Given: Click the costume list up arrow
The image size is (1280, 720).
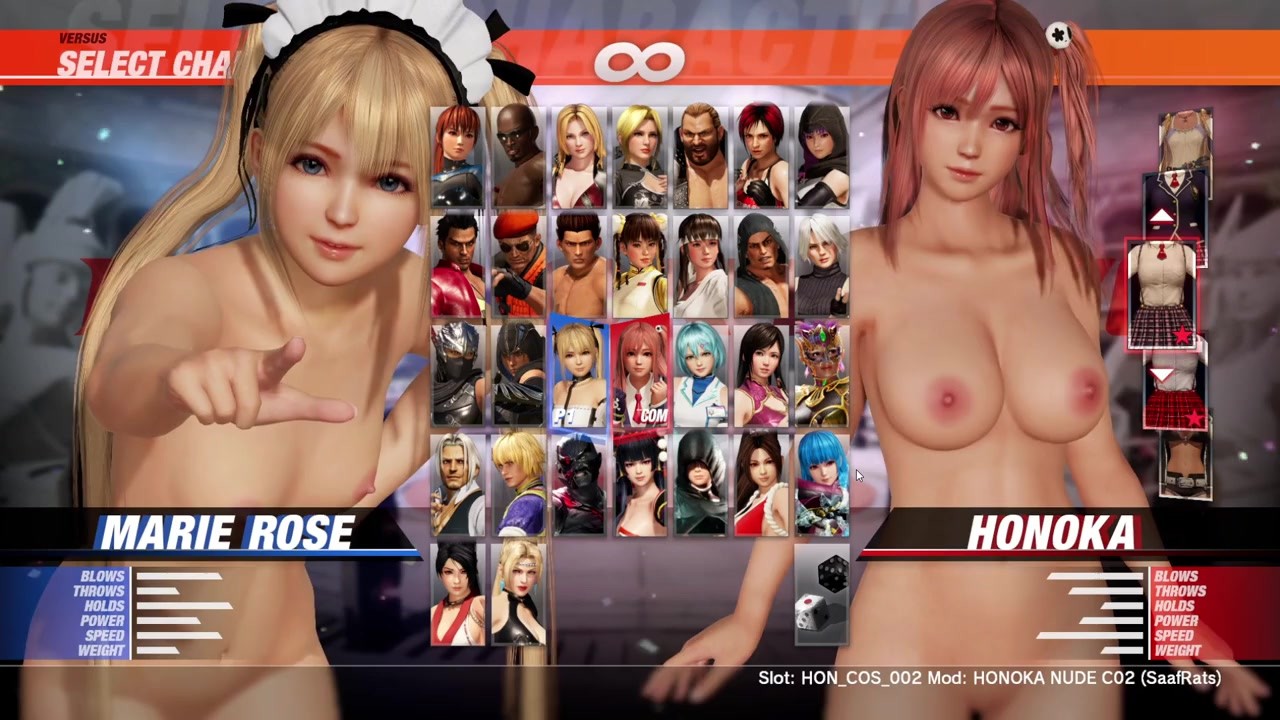Looking at the screenshot, I should 1161,217.
